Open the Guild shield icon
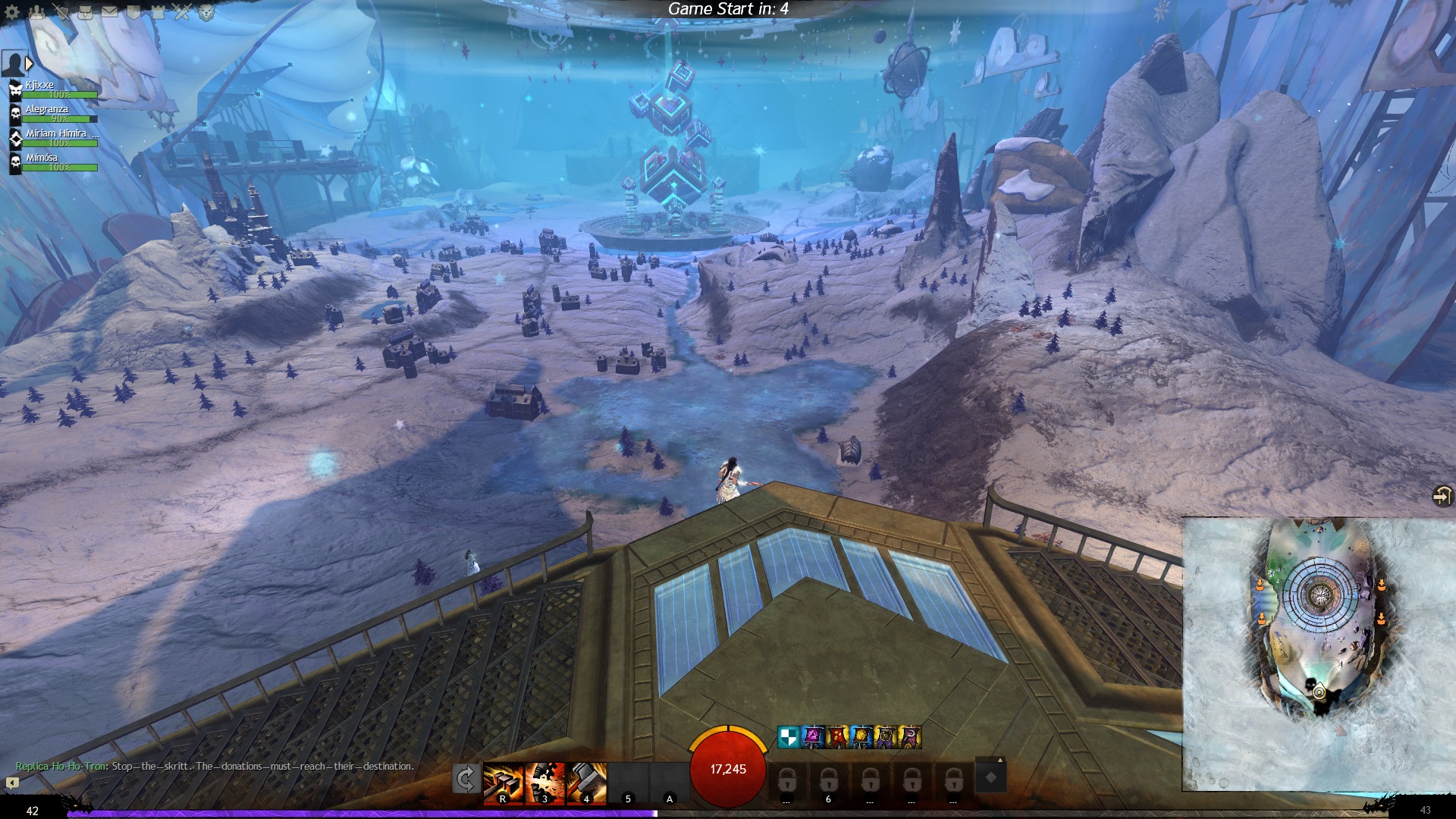1456x819 pixels. click(134, 12)
